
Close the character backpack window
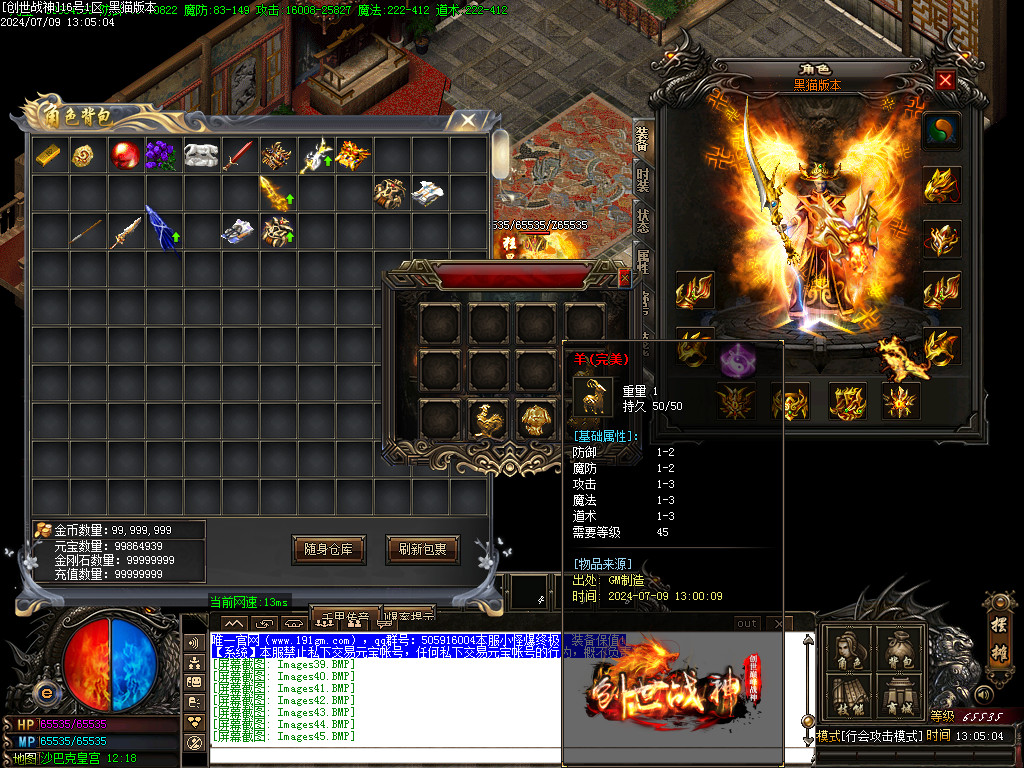pos(467,121)
